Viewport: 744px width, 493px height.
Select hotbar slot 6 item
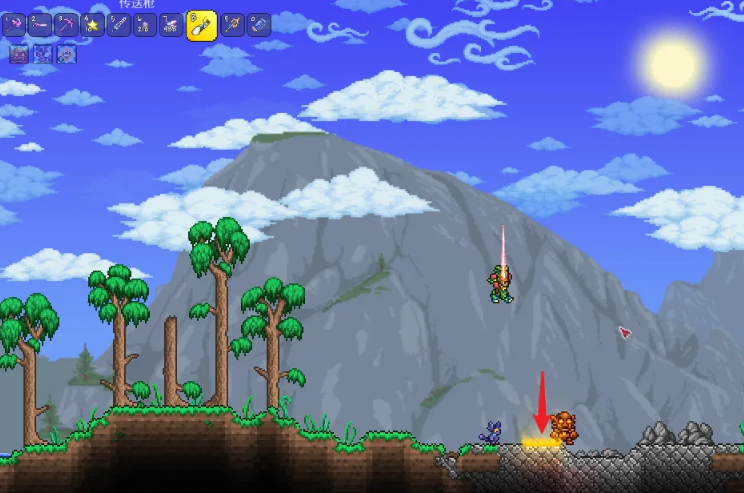(144, 25)
